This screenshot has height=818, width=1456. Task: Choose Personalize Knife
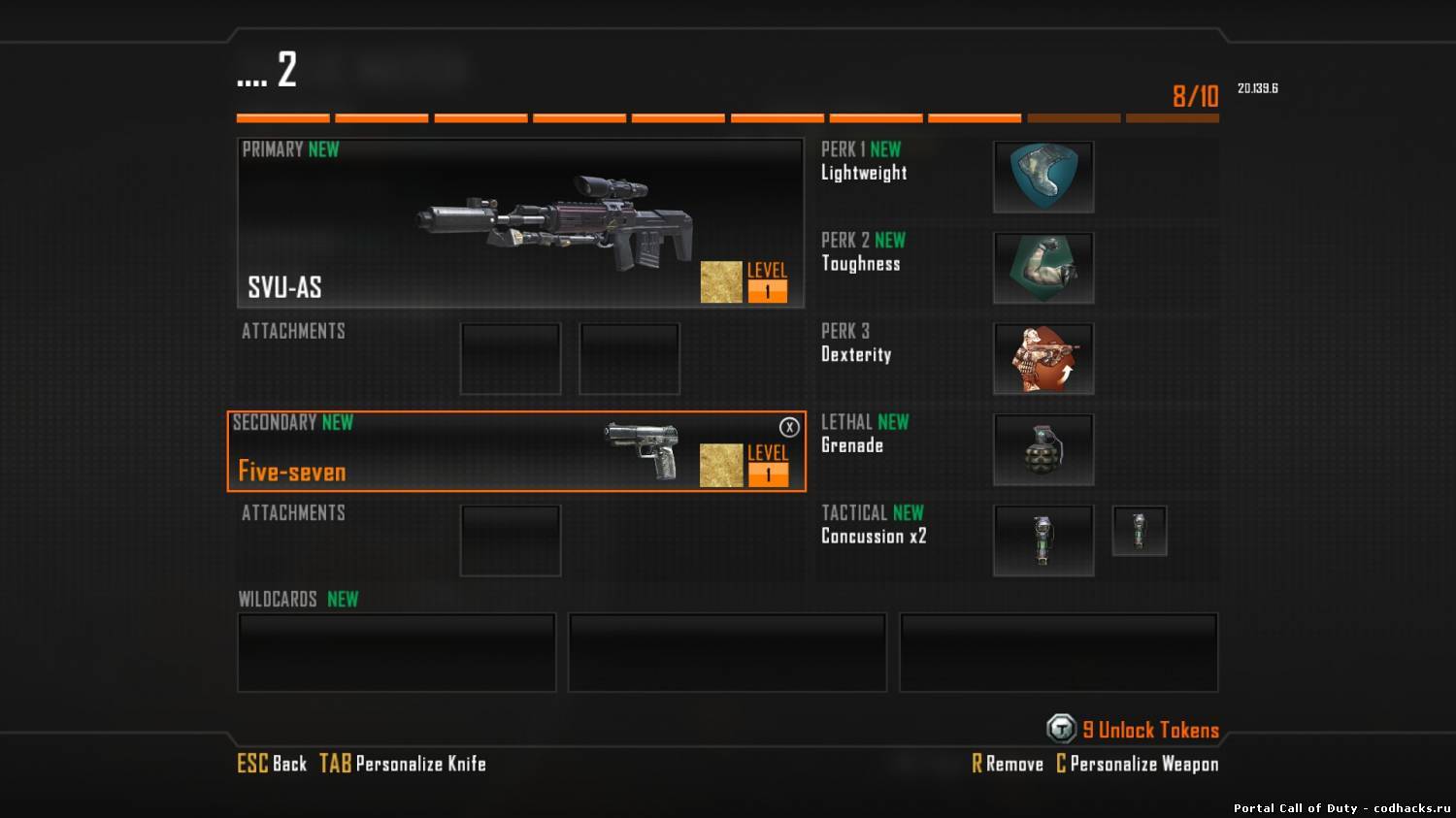pos(404,764)
